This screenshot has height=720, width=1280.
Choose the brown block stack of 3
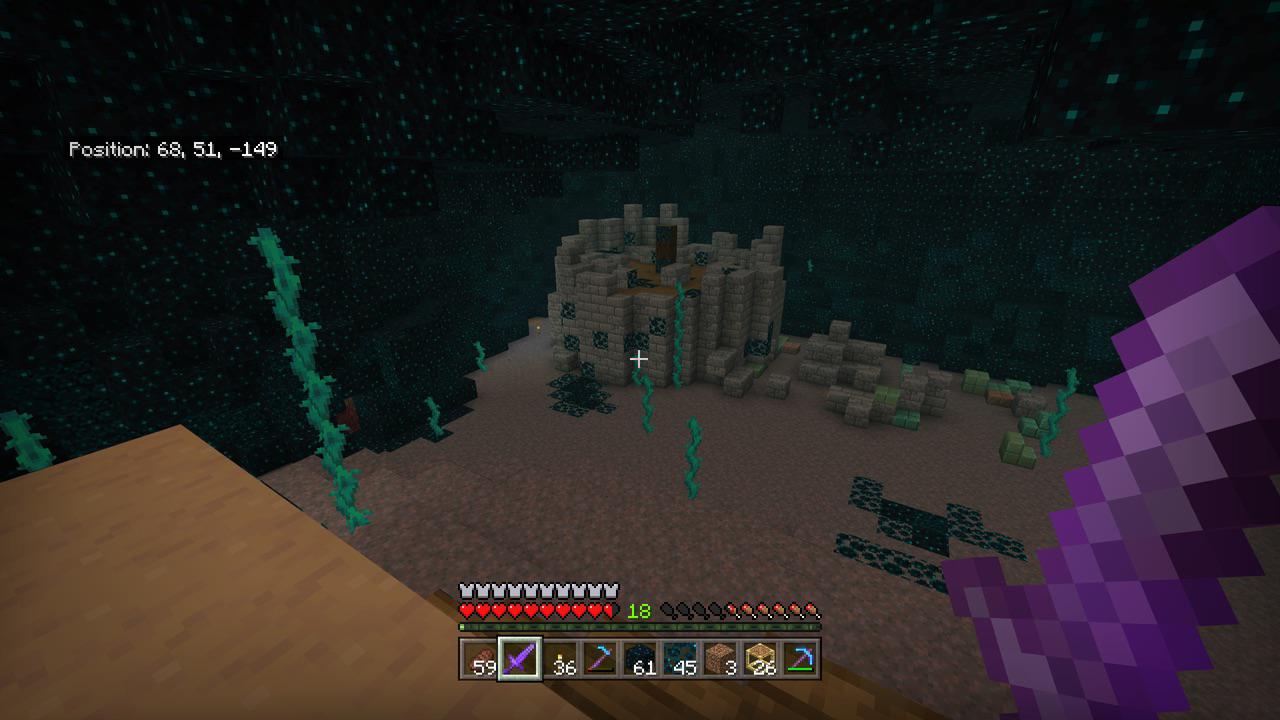tap(720, 659)
